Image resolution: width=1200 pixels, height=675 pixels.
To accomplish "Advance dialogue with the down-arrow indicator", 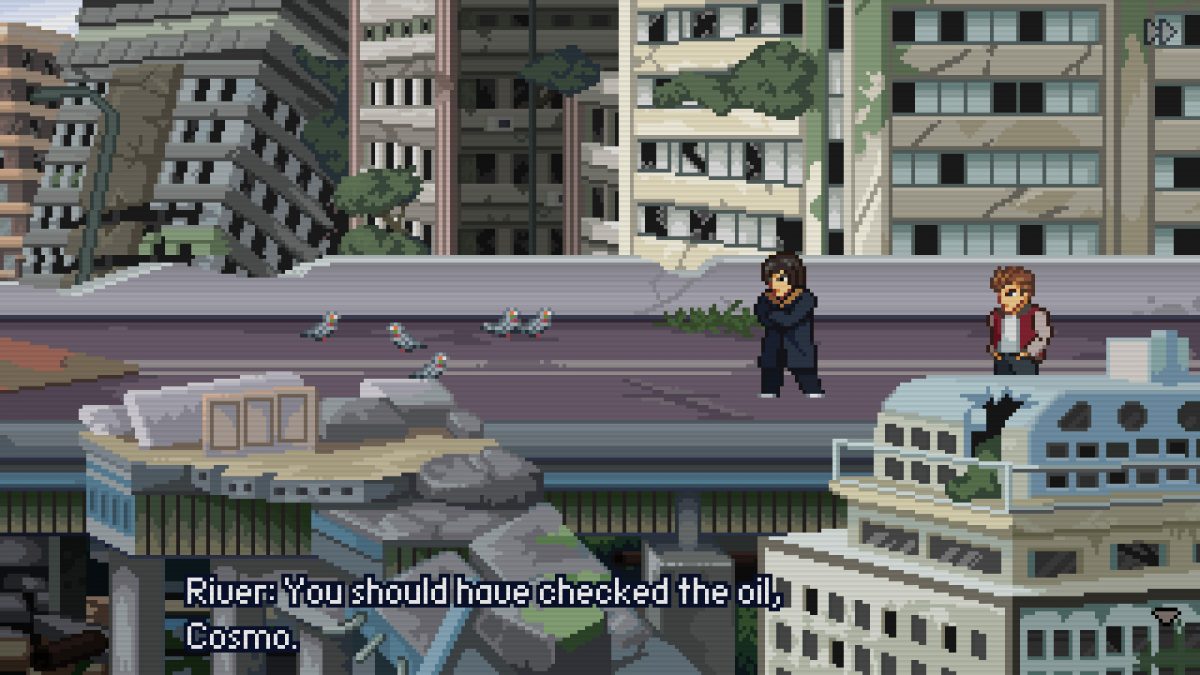I will 1163,614.
